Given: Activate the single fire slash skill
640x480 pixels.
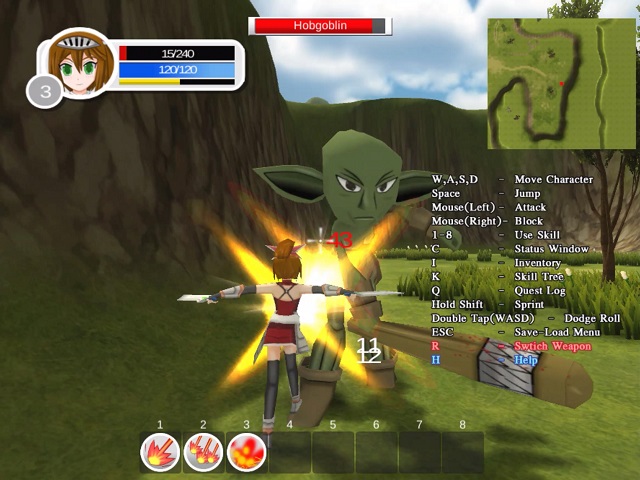Looking at the screenshot, I should (160, 453).
